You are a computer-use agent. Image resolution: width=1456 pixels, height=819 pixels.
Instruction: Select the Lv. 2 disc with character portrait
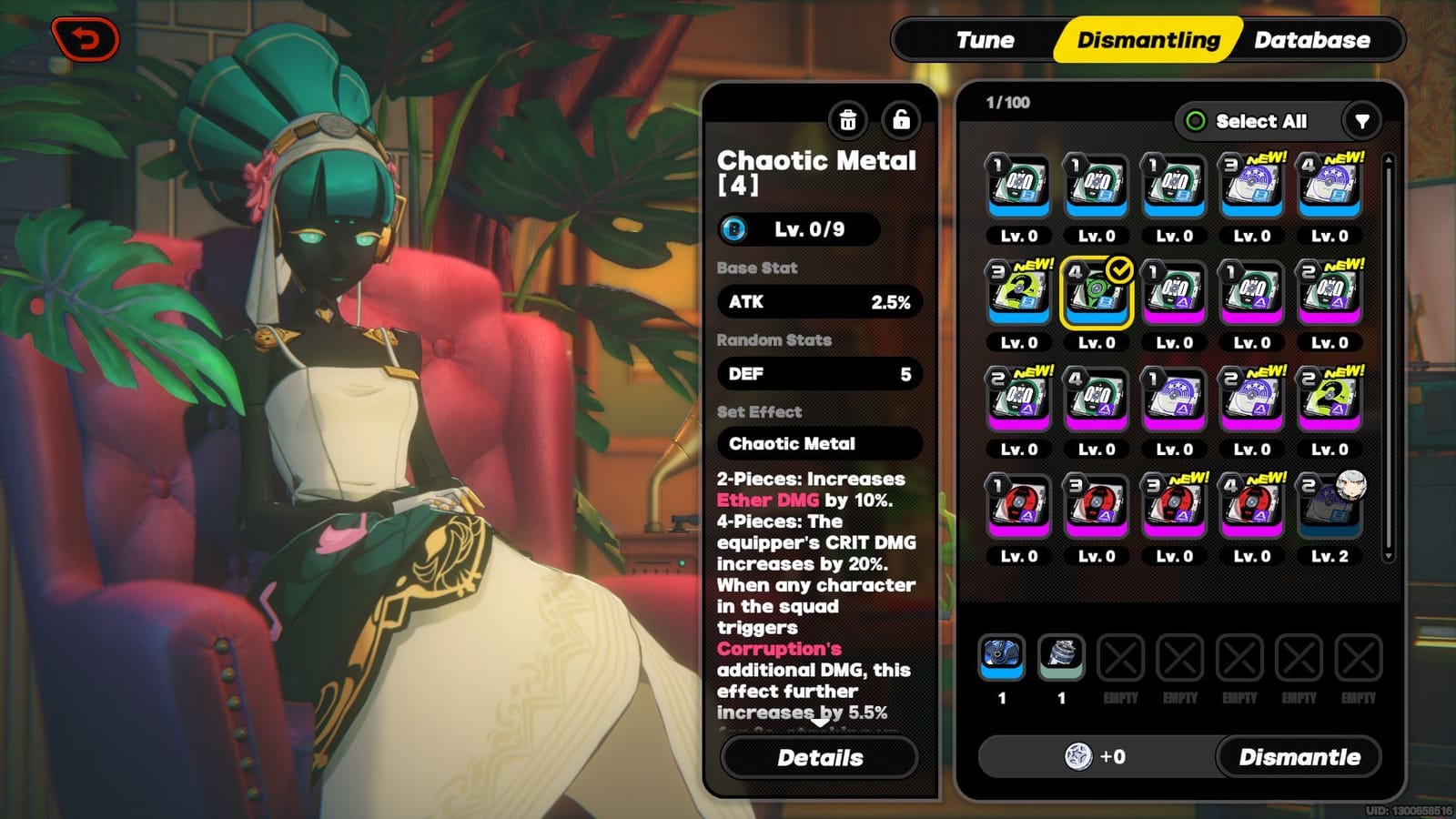click(x=1330, y=503)
